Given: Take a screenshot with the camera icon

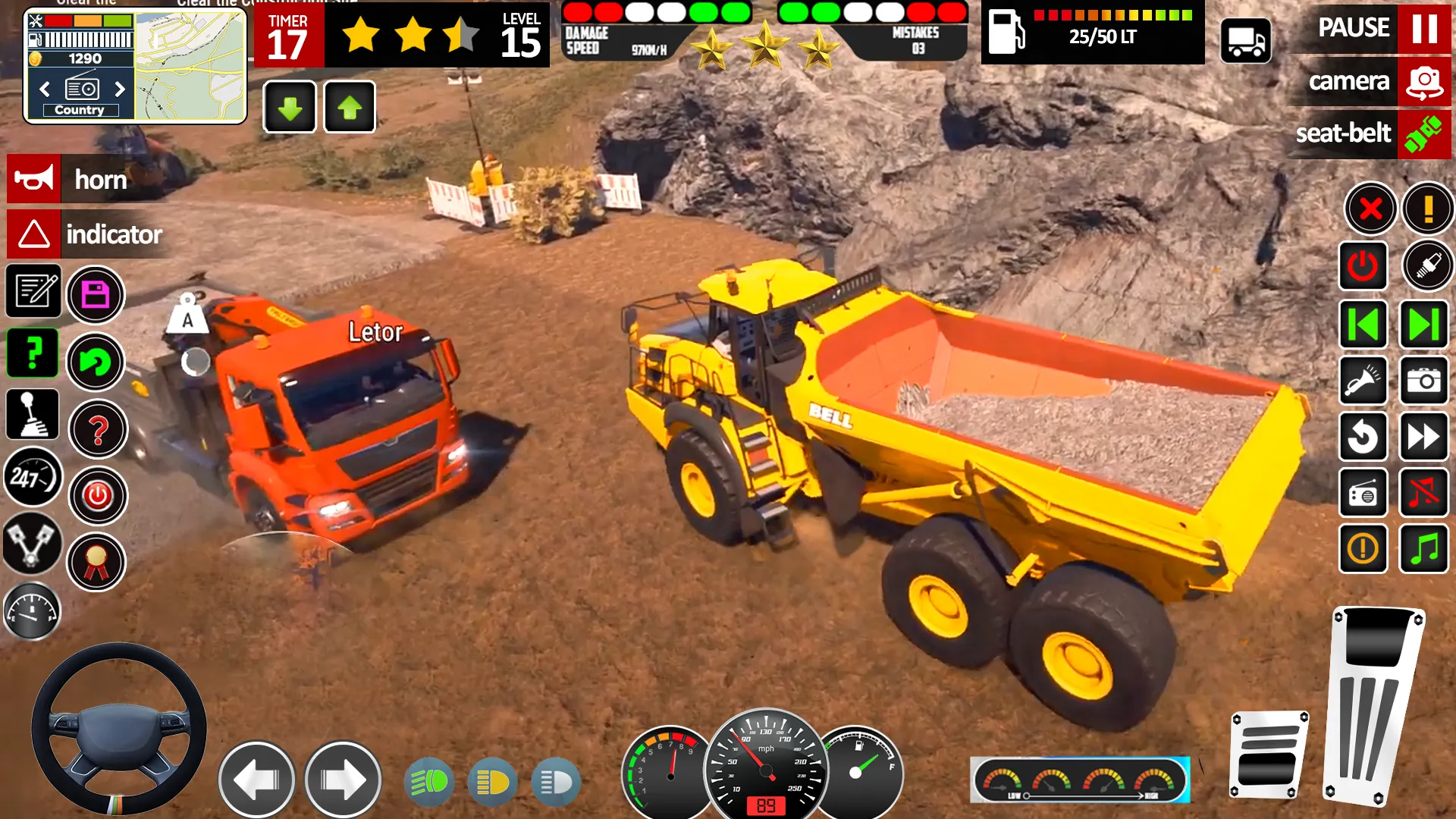Looking at the screenshot, I should click(1423, 381).
